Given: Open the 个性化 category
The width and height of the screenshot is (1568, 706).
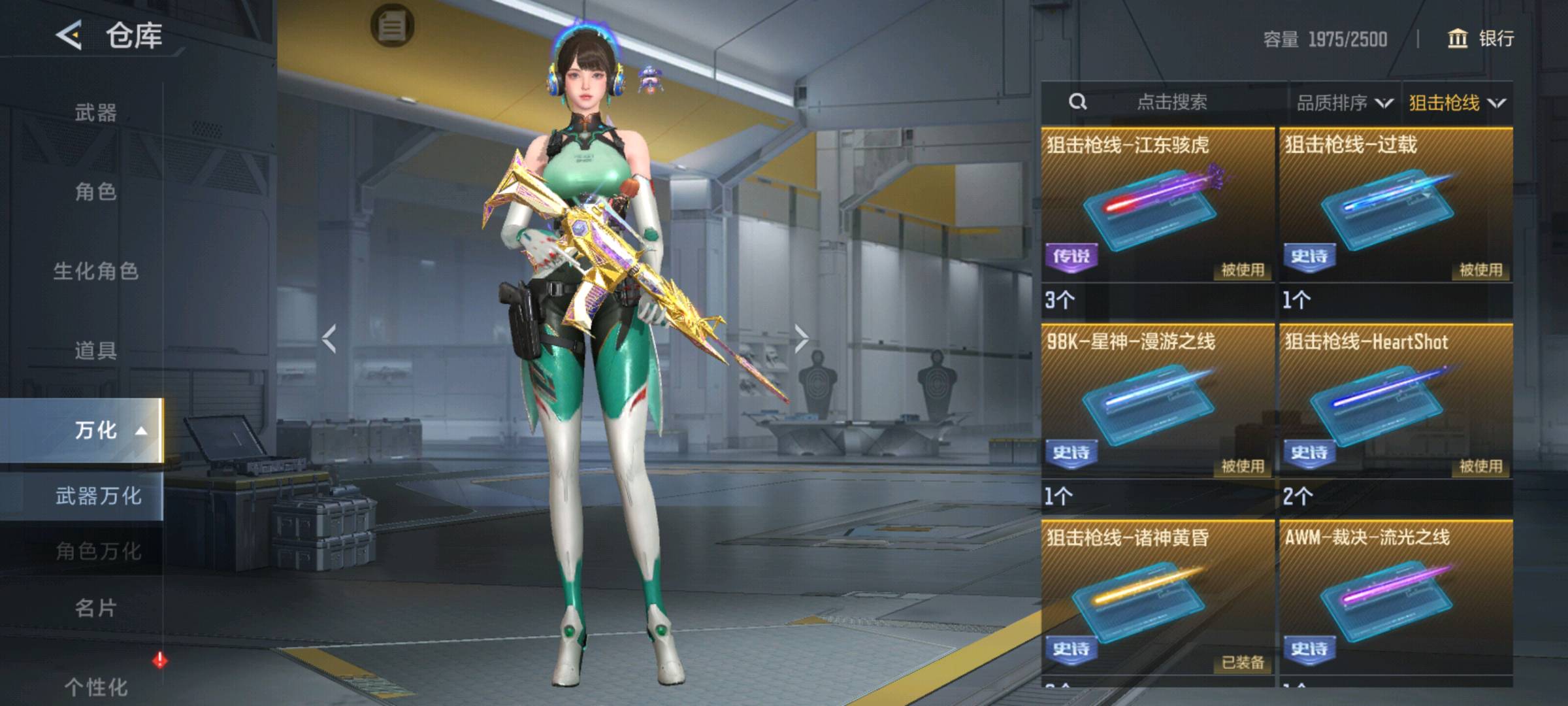Looking at the screenshot, I should coord(95,686).
